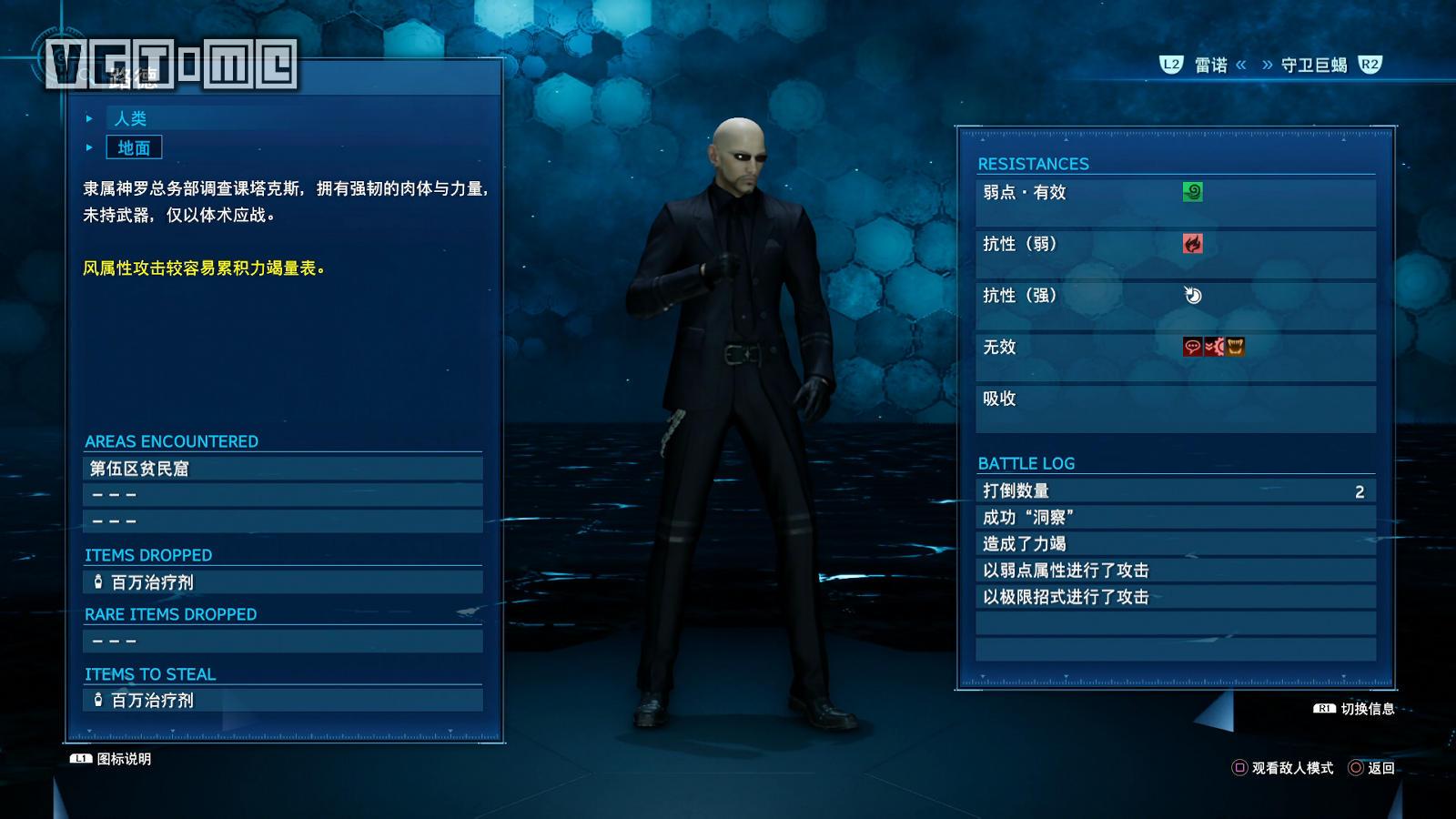Select the green wind weakness icon
Viewport: 1456px width, 819px height.
tap(1192, 192)
